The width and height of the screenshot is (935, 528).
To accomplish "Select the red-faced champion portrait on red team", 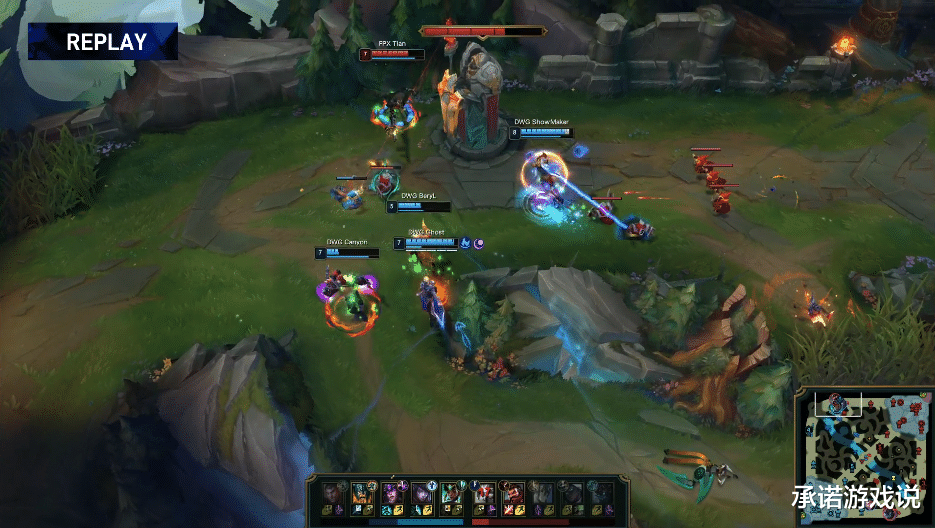I will [515, 494].
